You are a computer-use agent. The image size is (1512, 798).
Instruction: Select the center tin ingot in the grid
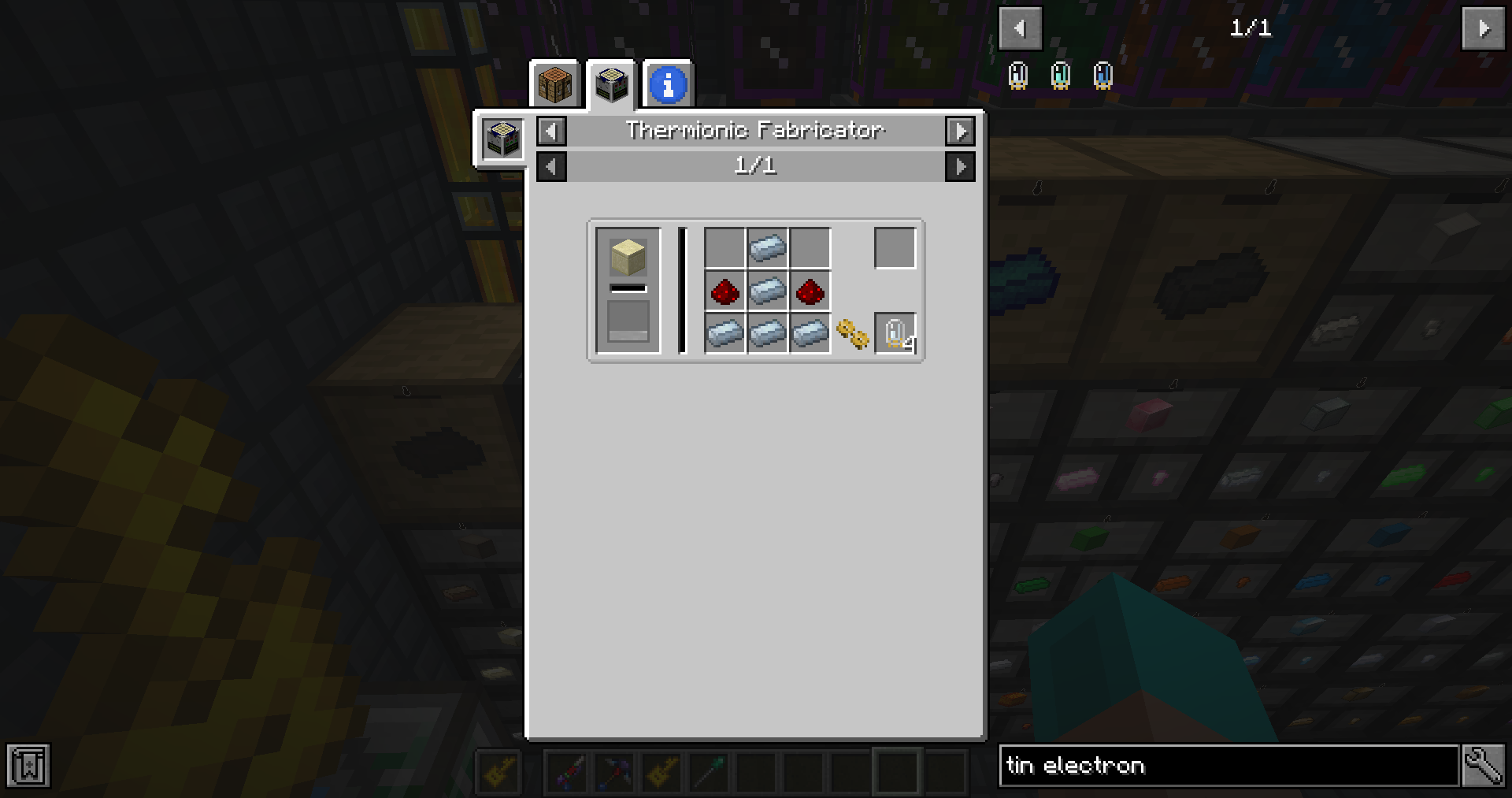coord(768,291)
